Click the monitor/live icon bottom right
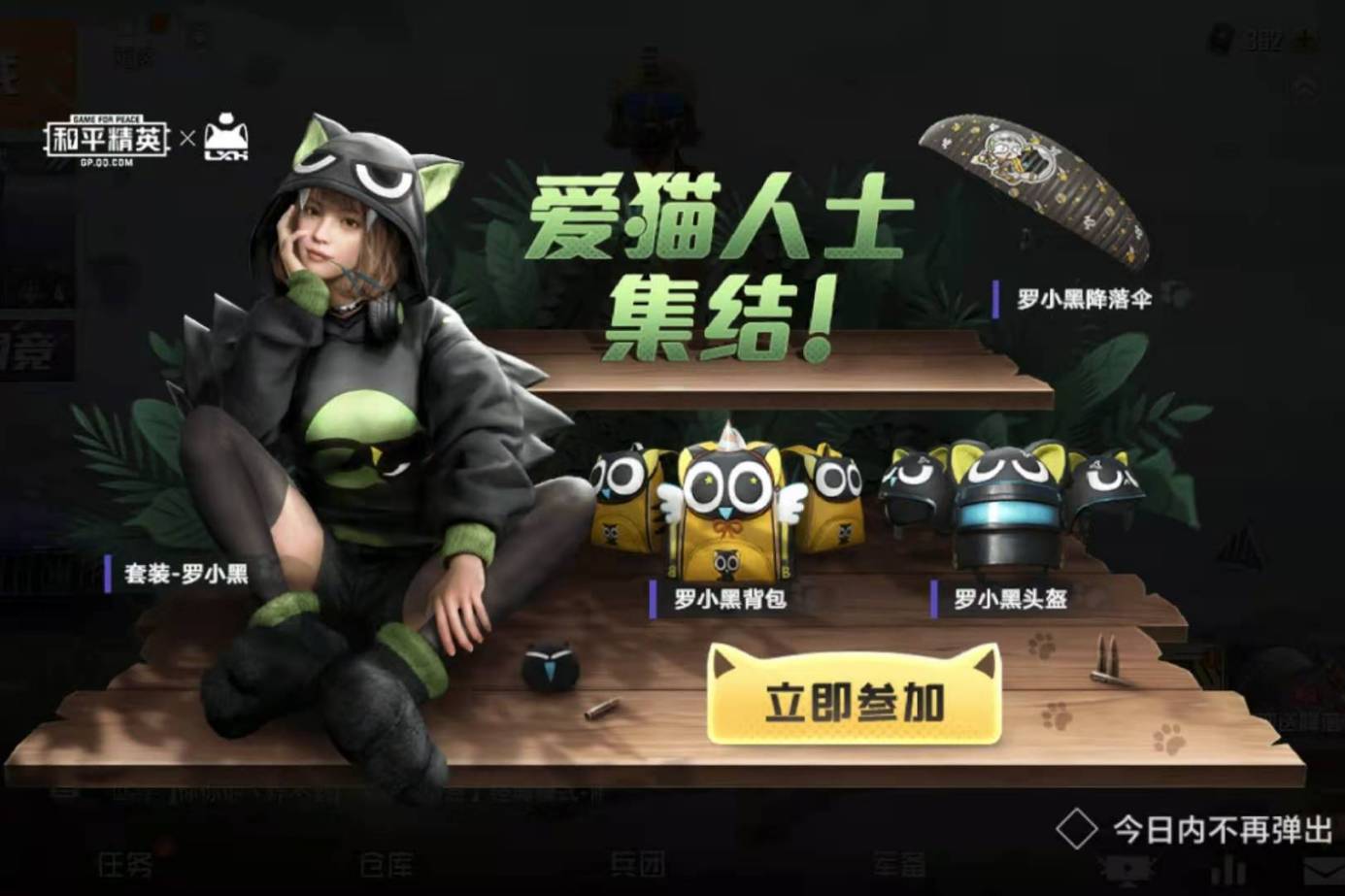1345x896 pixels. [1128, 869]
